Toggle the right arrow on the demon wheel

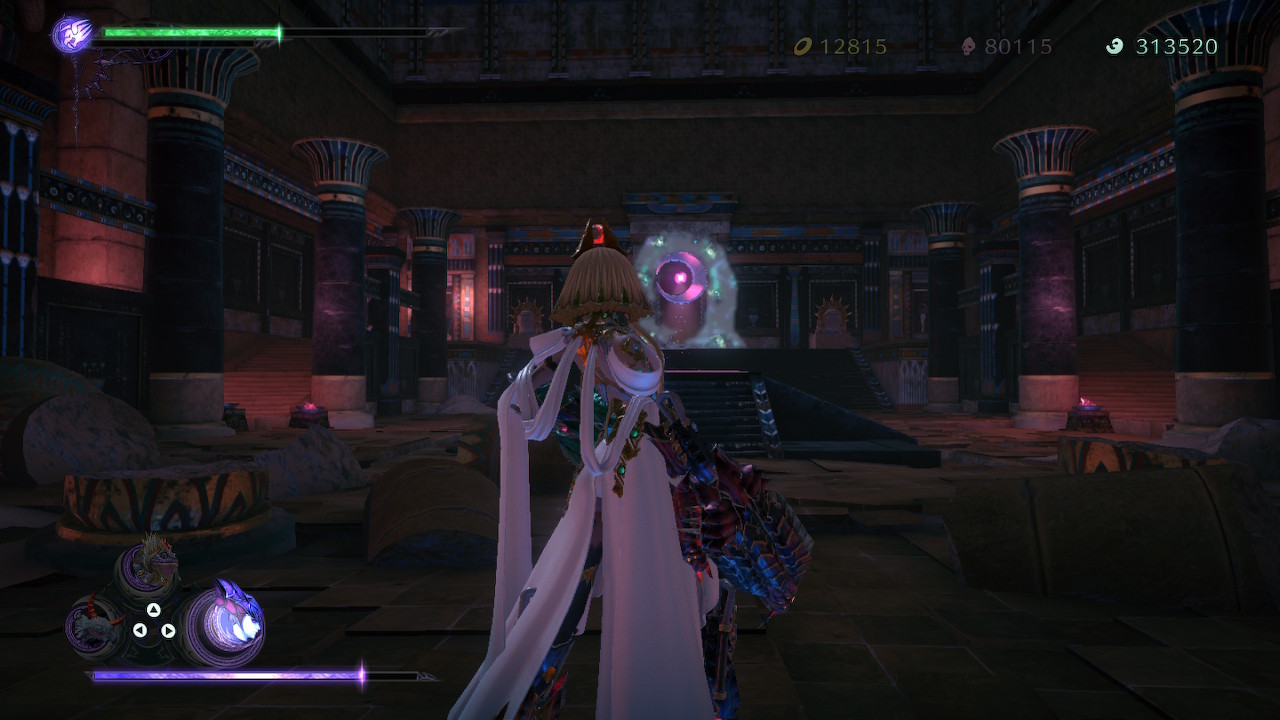tap(168, 631)
